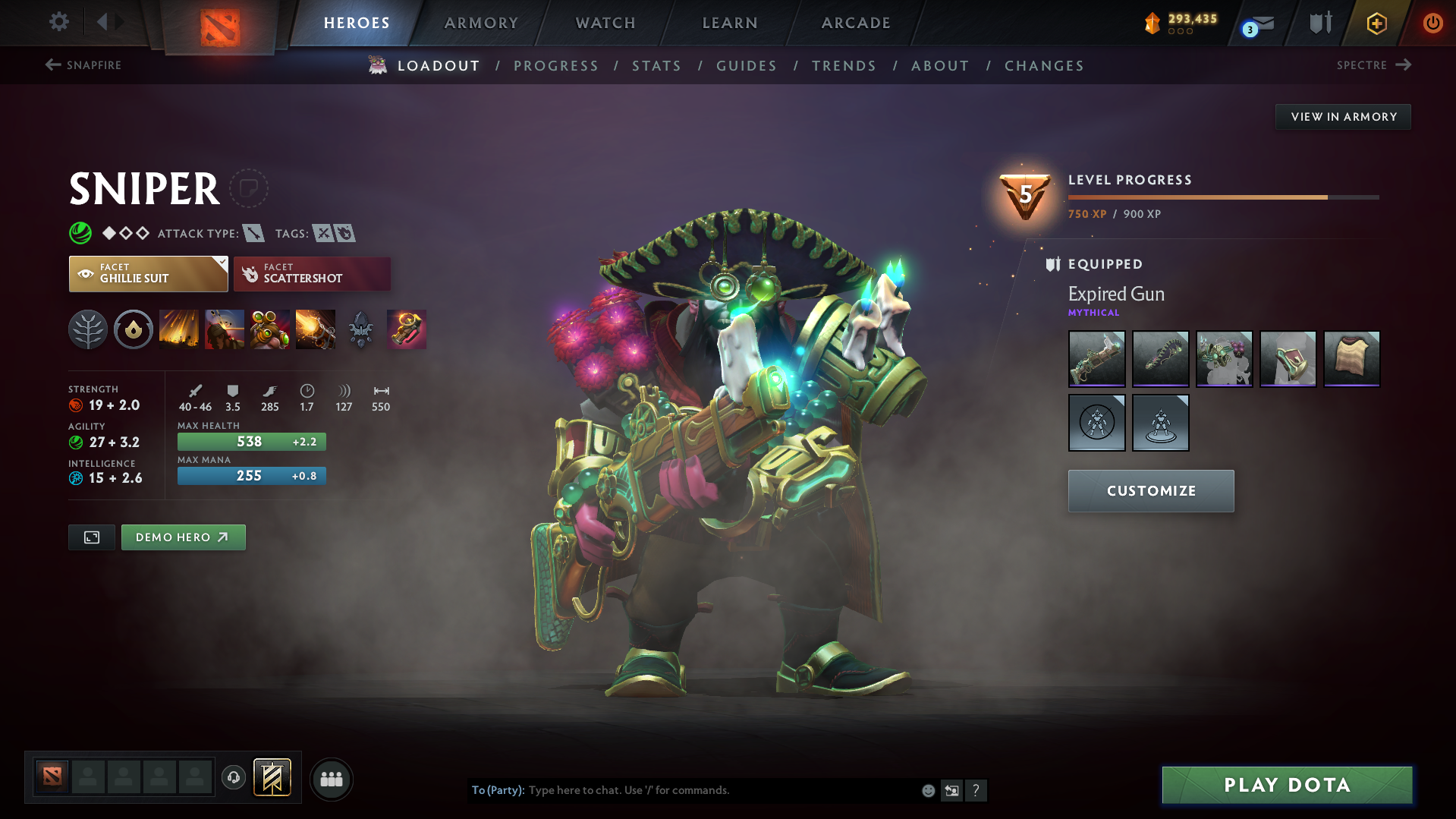
Task: Toggle the friends list panel
Action: click(331, 779)
